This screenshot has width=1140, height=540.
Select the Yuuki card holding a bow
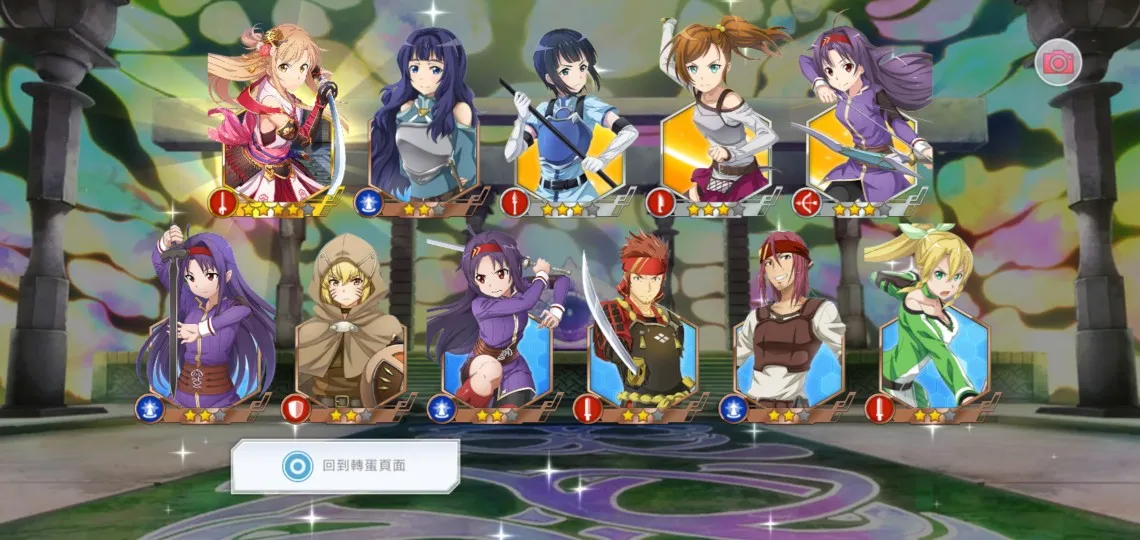click(x=862, y=125)
